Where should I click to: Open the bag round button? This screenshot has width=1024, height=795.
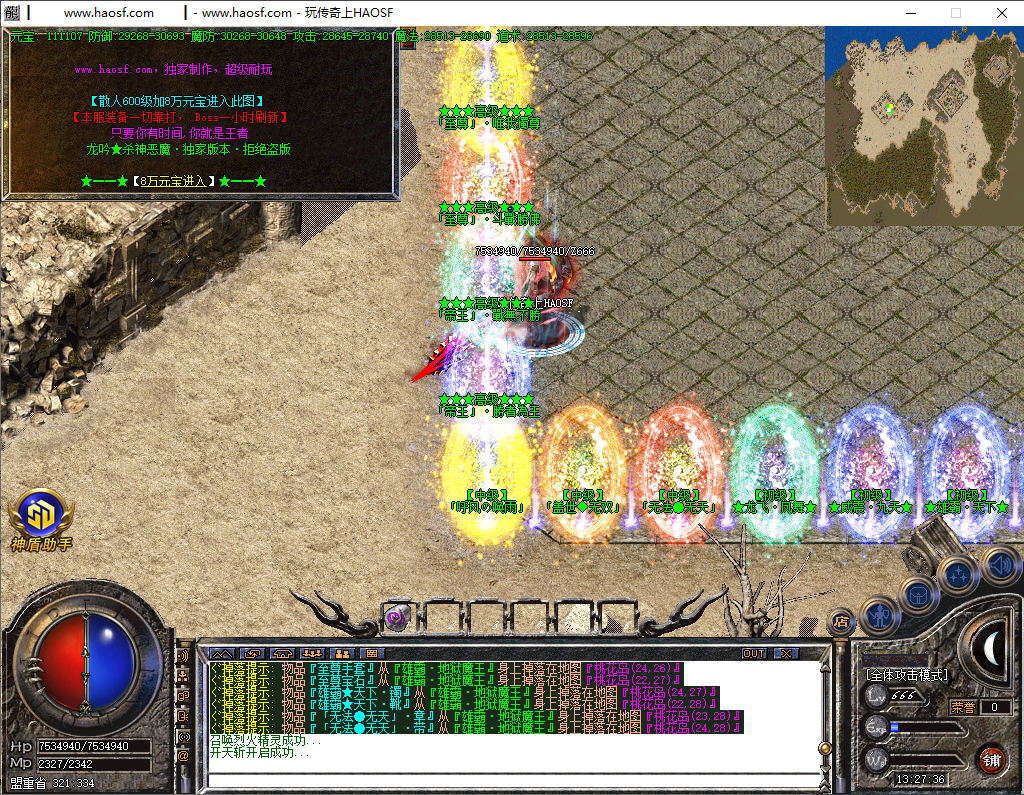click(918, 594)
